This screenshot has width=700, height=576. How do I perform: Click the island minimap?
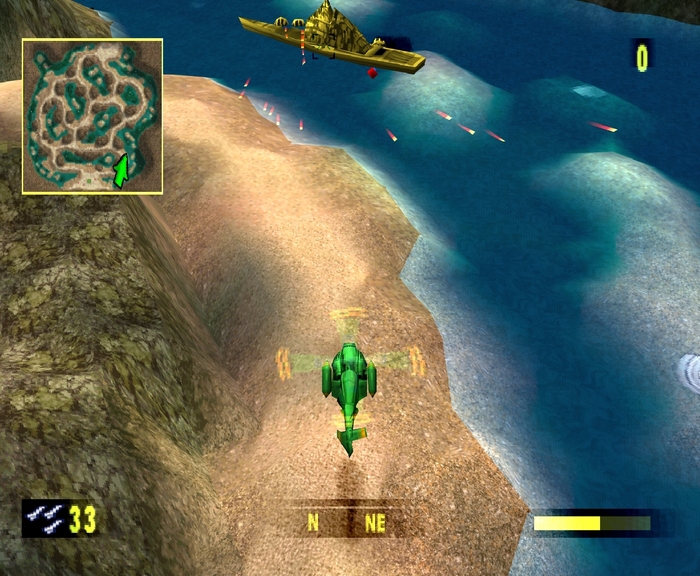[x=92, y=115]
